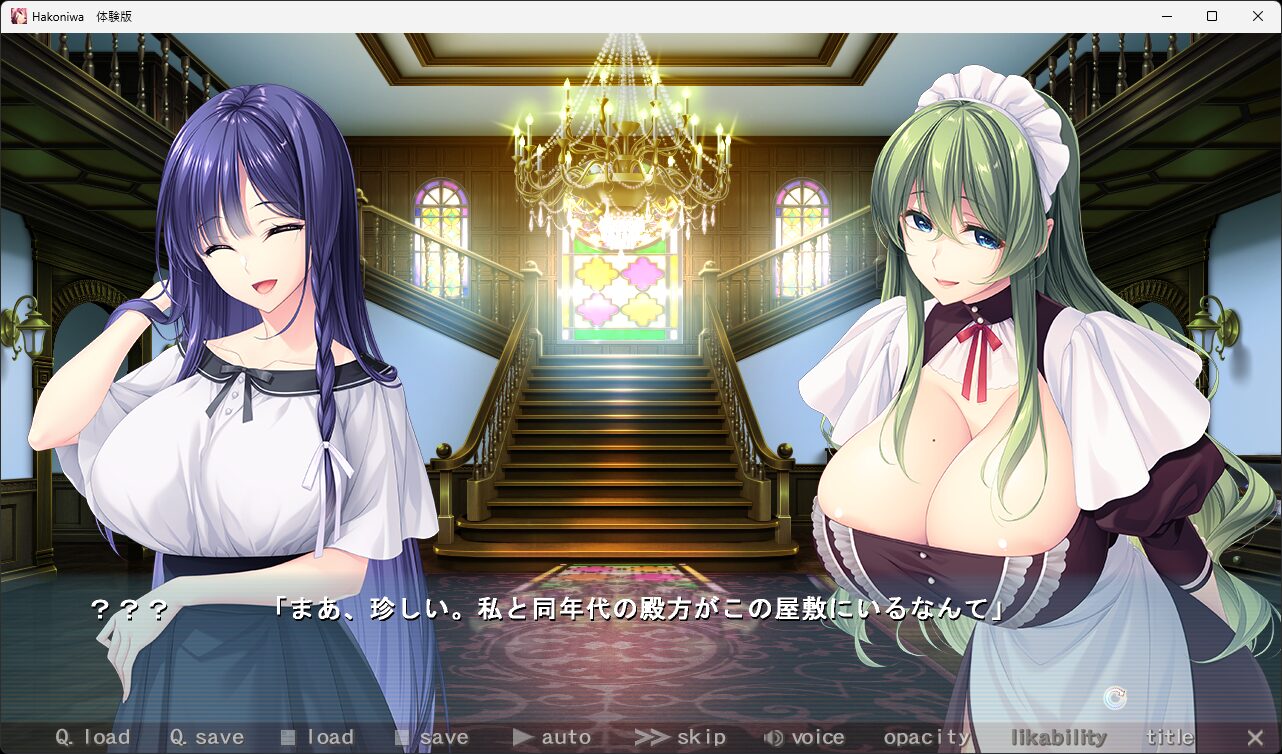Open the save menu
The height and width of the screenshot is (754, 1282).
point(432,738)
